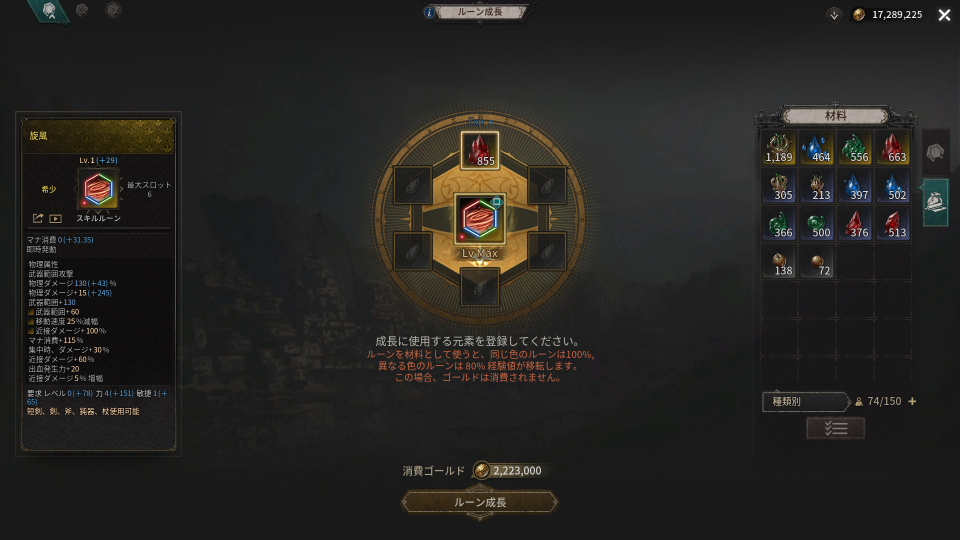Pick the red shard stack of 376
960x540 pixels.
tap(855, 224)
